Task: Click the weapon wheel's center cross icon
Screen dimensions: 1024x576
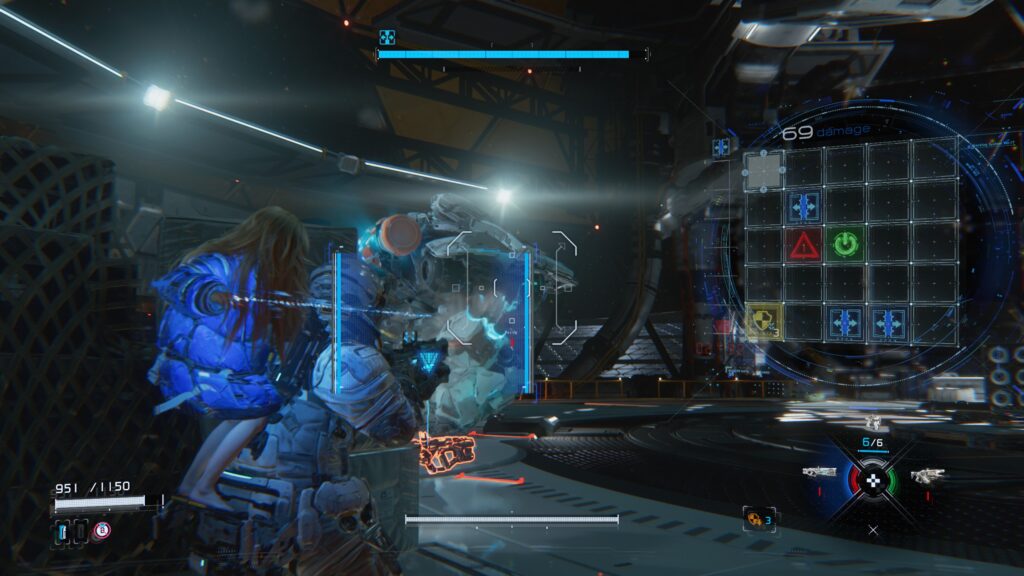Action: (x=874, y=482)
